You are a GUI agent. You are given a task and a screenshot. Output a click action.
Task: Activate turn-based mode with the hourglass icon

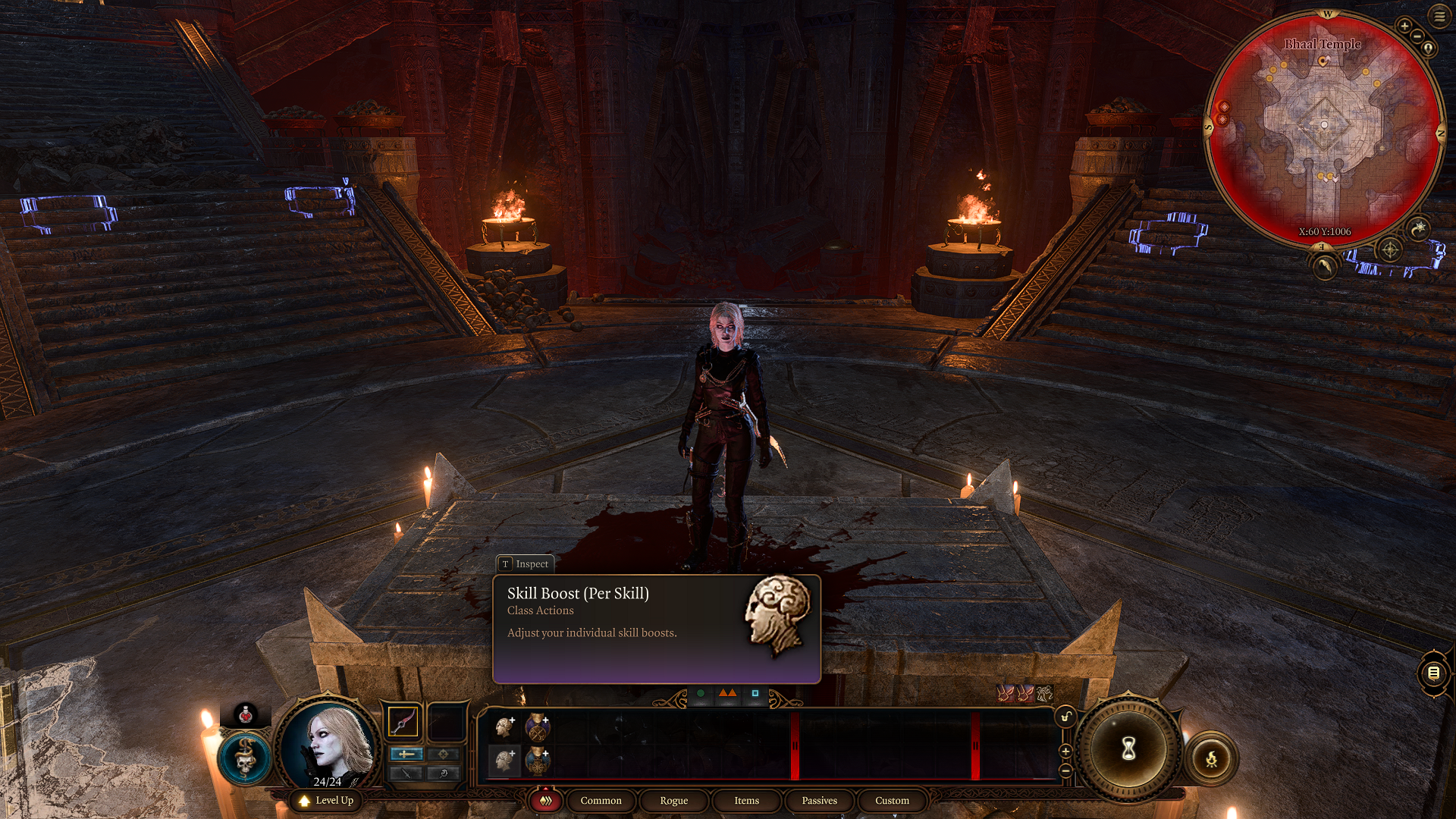(1128, 749)
